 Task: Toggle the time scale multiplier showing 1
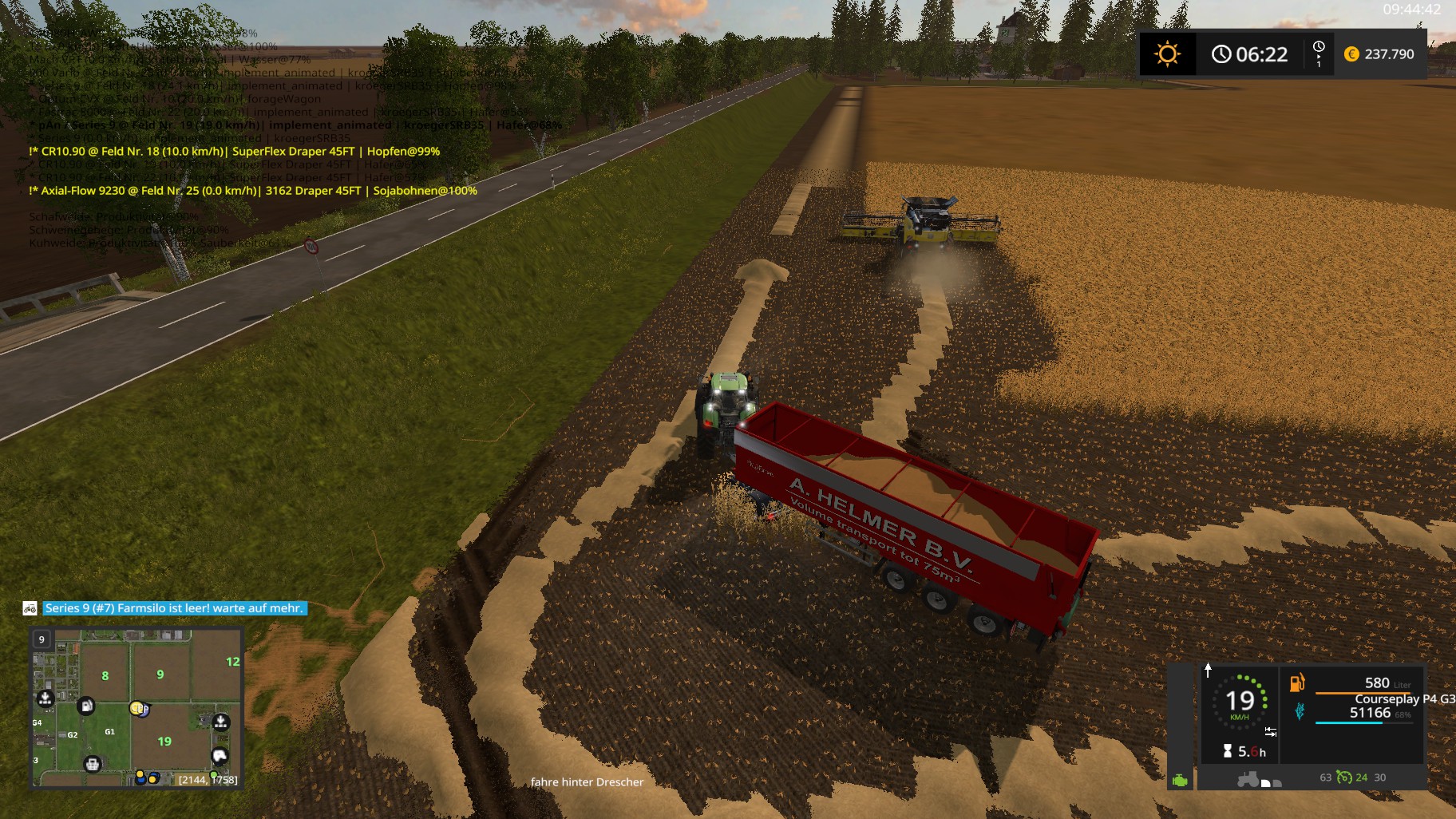(x=1319, y=54)
